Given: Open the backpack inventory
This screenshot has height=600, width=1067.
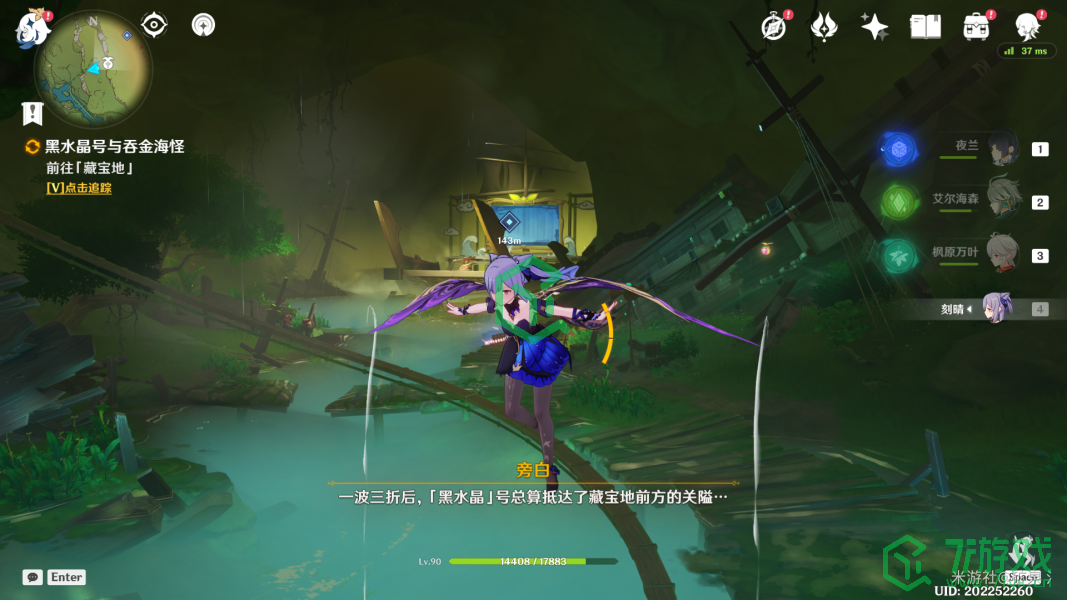Looking at the screenshot, I should coord(976,28).
